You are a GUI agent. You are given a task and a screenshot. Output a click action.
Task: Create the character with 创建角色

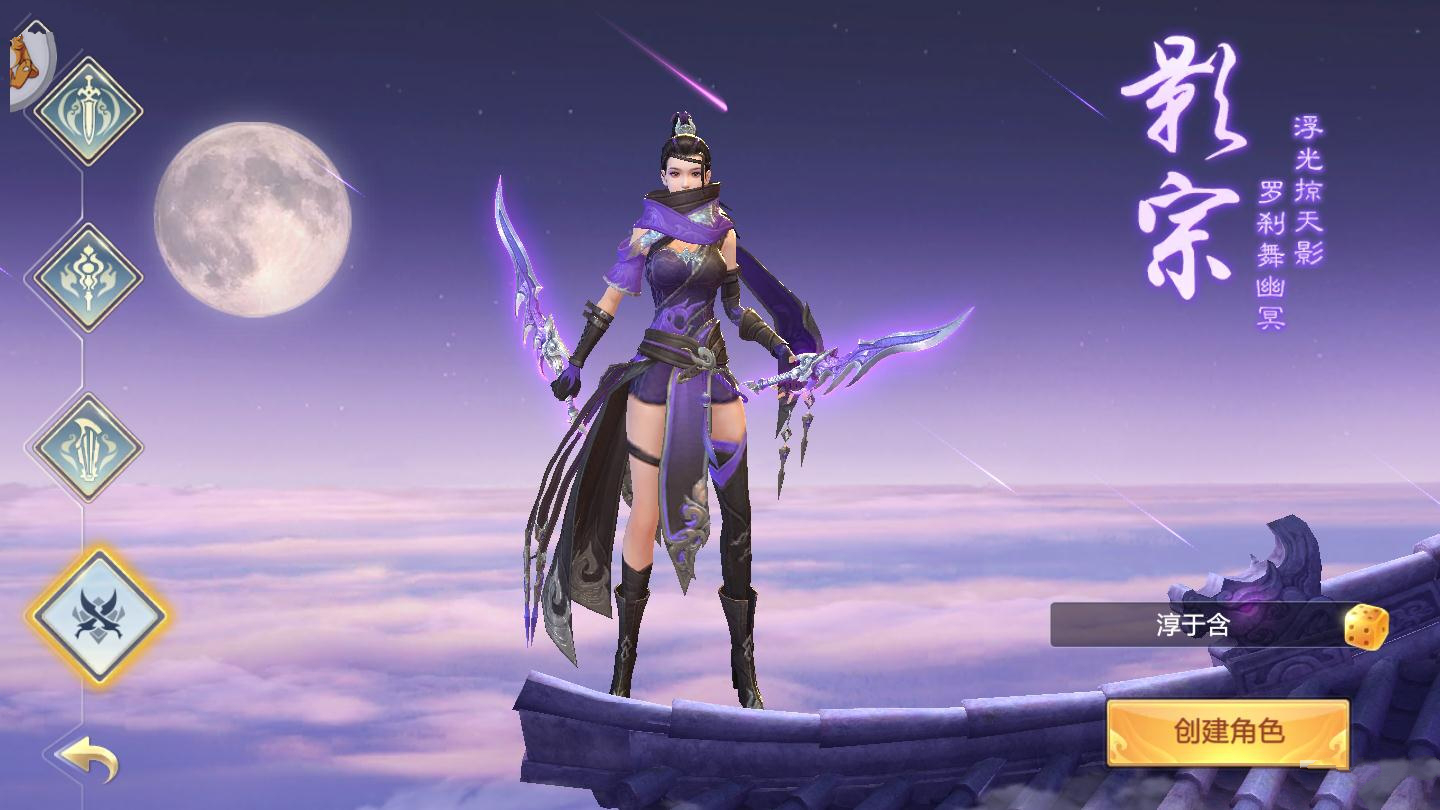click(1228, 732)
